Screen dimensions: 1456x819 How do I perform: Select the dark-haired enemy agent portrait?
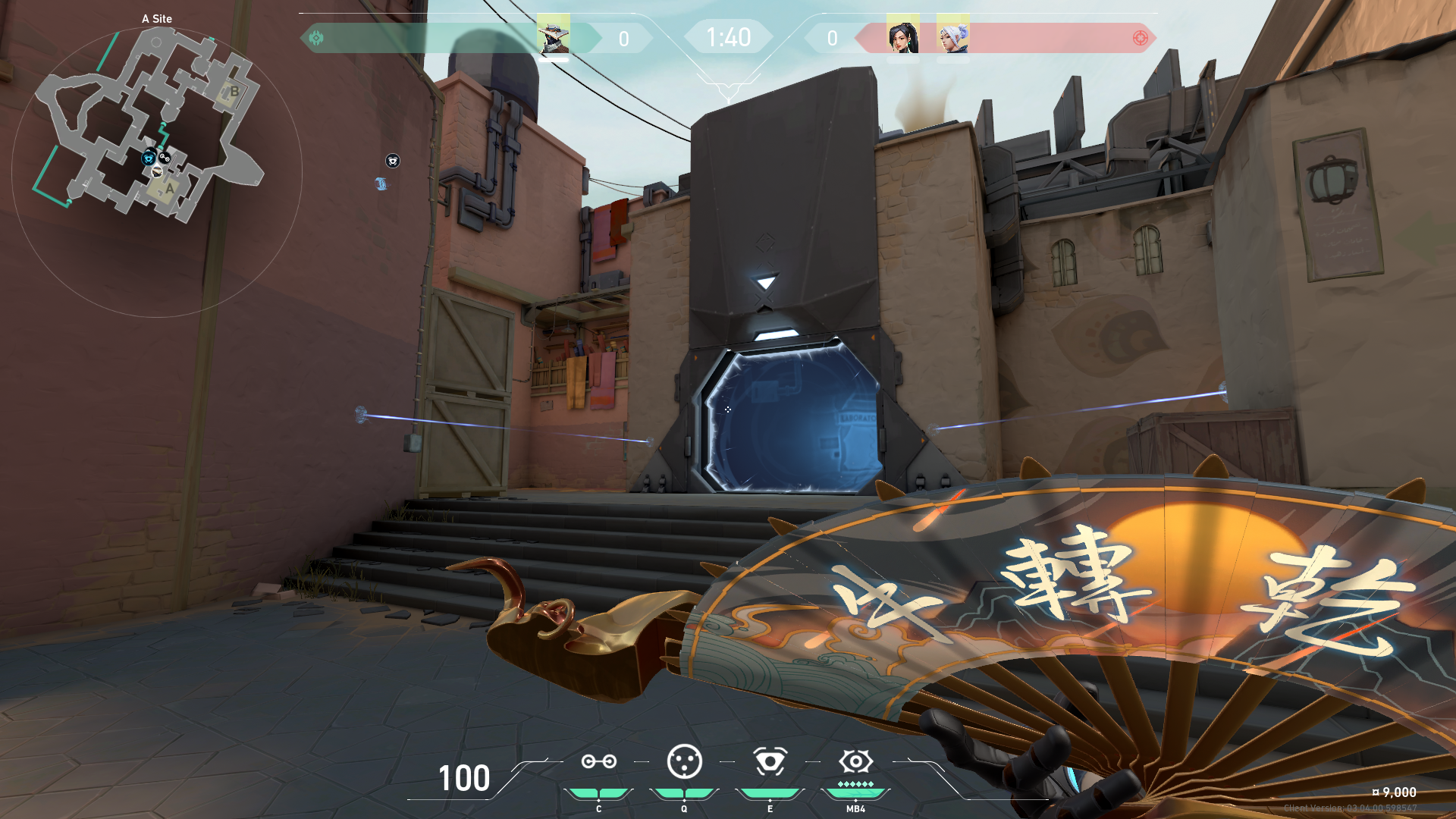[x=902, y=36]
